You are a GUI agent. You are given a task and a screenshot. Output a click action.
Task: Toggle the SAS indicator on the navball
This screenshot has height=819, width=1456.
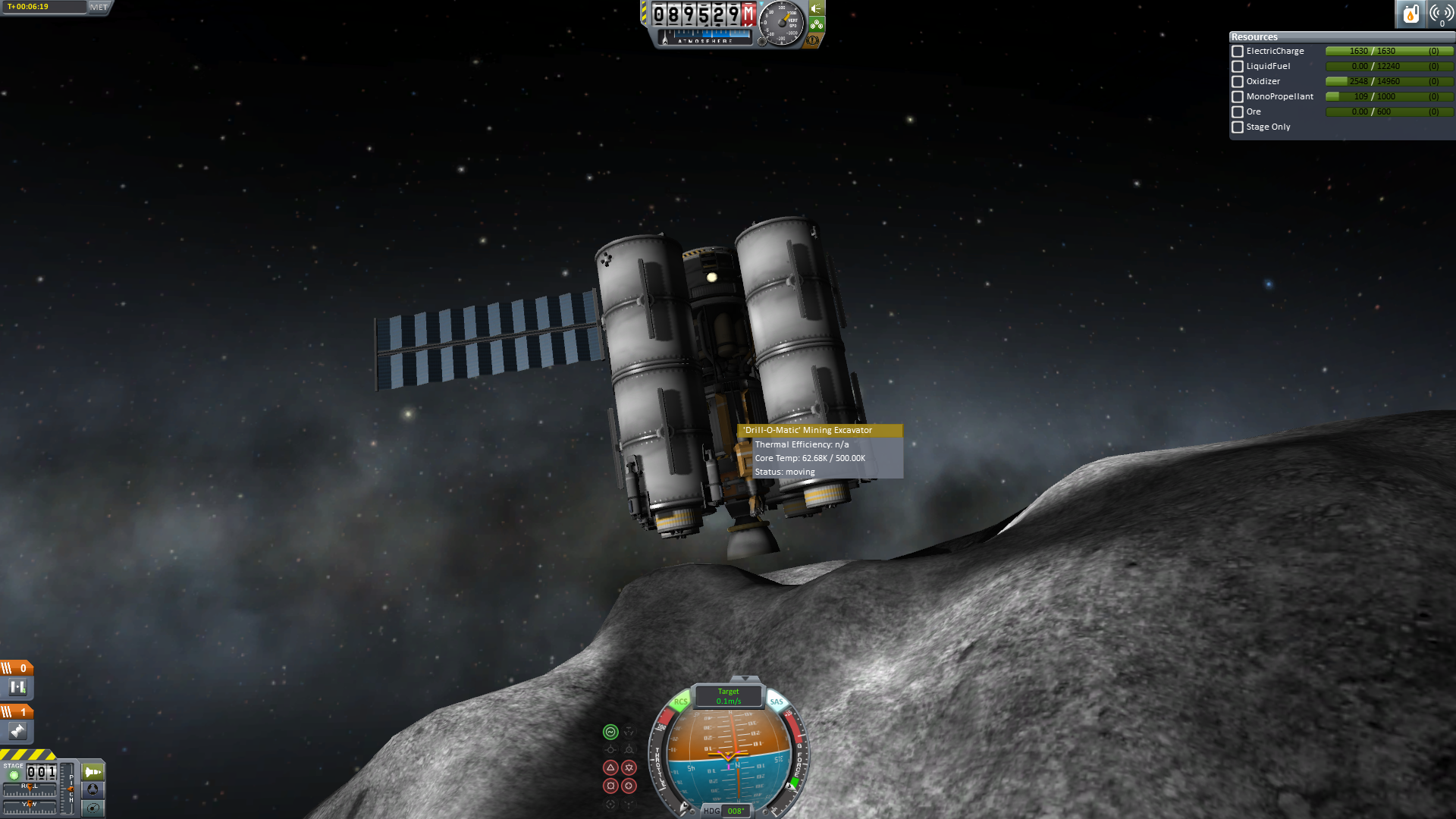click(x=777, y=701)
